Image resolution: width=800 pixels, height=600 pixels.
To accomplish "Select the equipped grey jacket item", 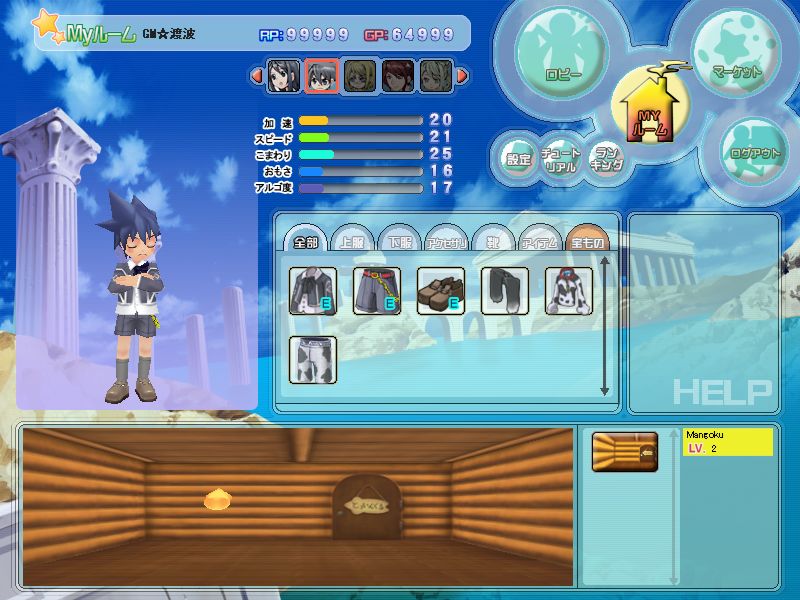I will point(313,291).
